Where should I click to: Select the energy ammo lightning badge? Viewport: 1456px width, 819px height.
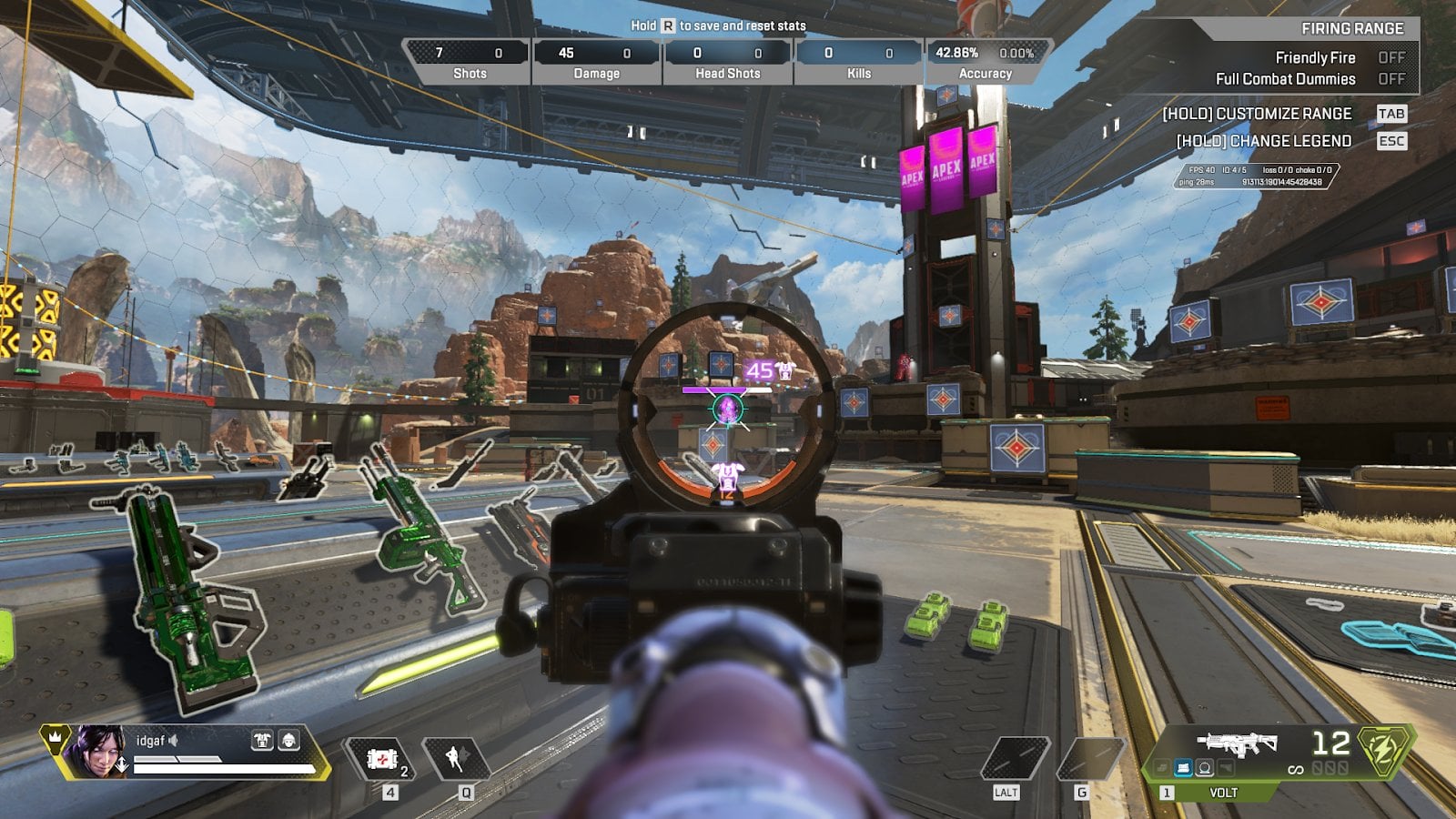point(1384,751)
